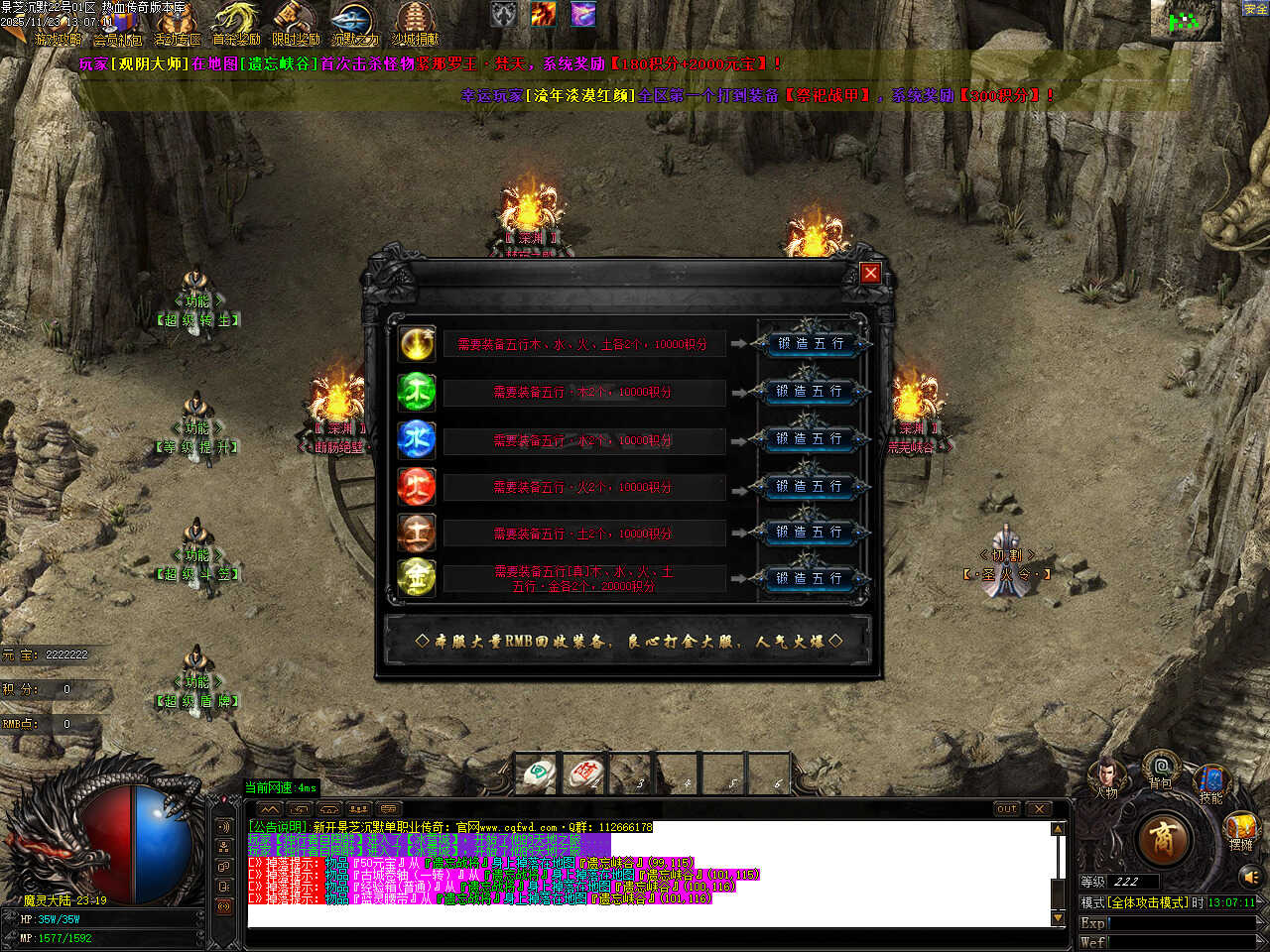Close the five-elements forging window
Screen dimensions: 1270x952
(870, 273)
